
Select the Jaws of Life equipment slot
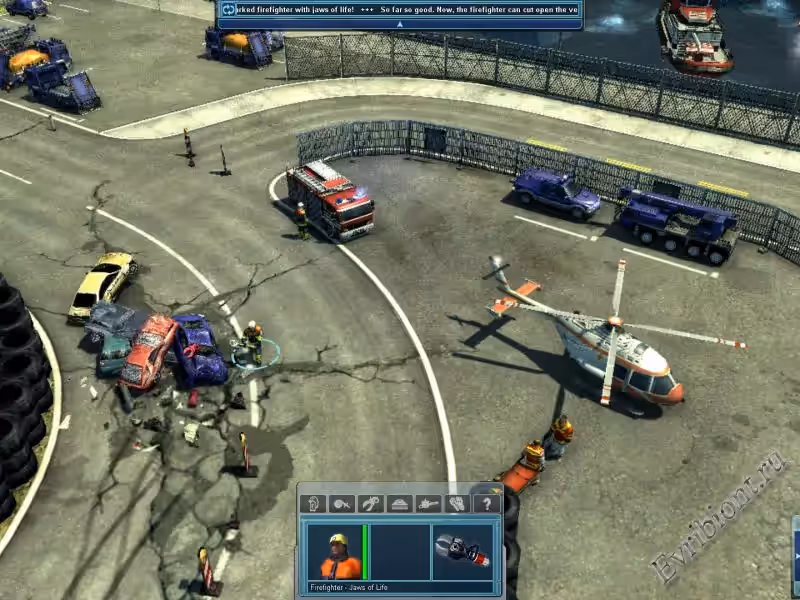[463, 552]
